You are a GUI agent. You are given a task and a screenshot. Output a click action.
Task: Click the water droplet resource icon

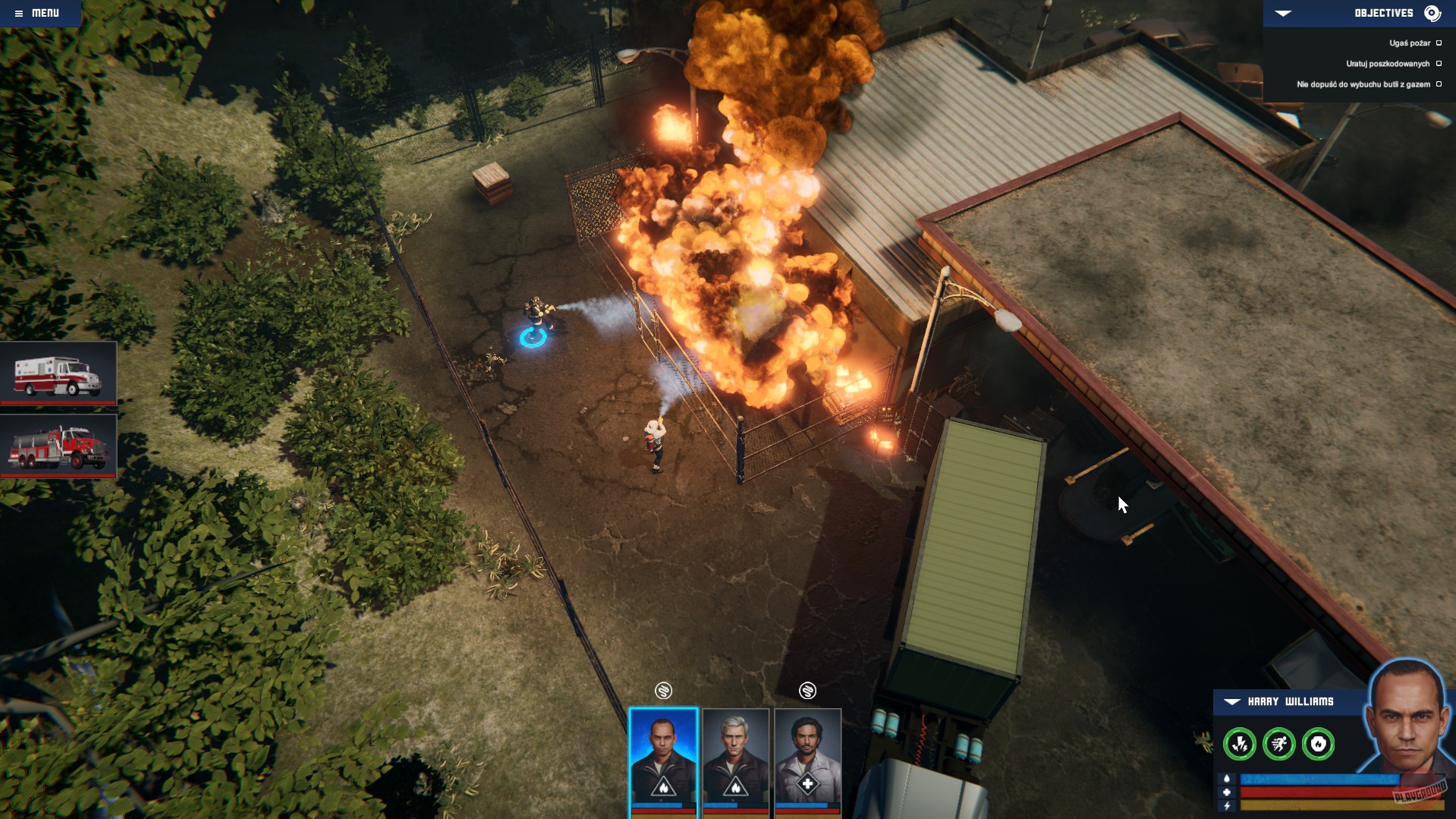click(1227, 779)
